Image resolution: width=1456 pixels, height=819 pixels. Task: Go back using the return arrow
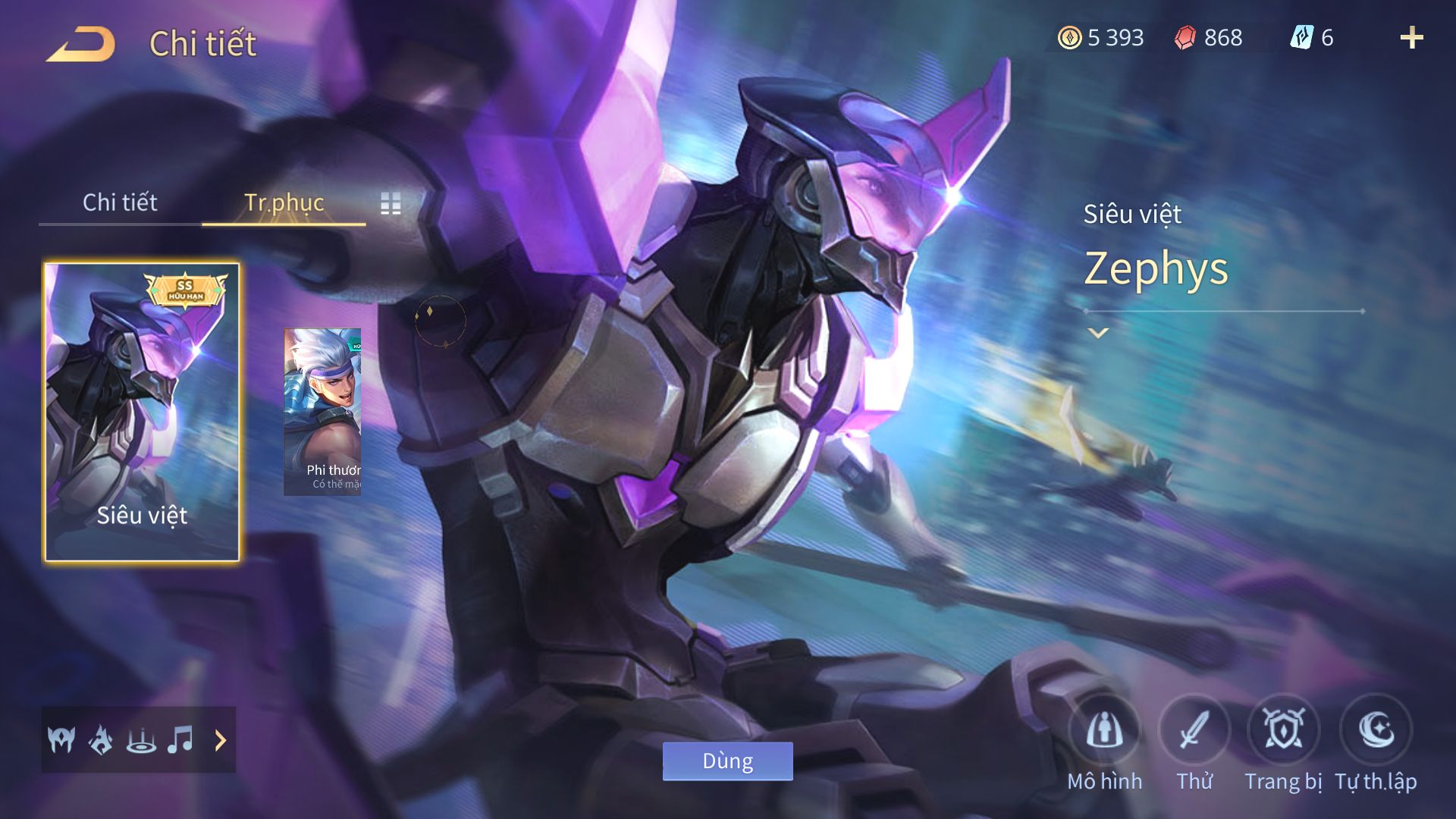point(80,44)
